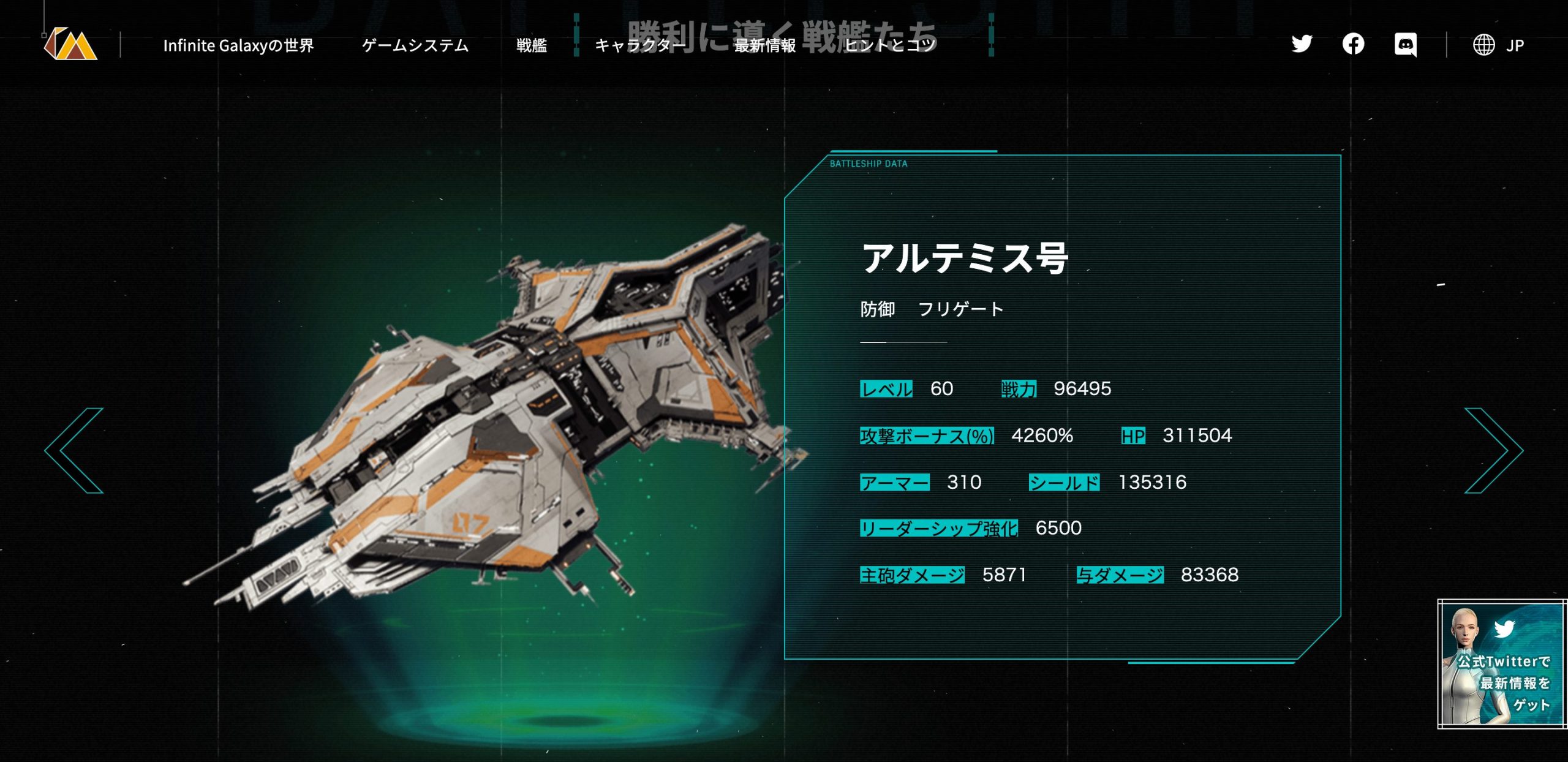1568x762 pixels.
Task: Go to the ゲームシステム page
Action: pyautogui.click(x=415, y=45)
